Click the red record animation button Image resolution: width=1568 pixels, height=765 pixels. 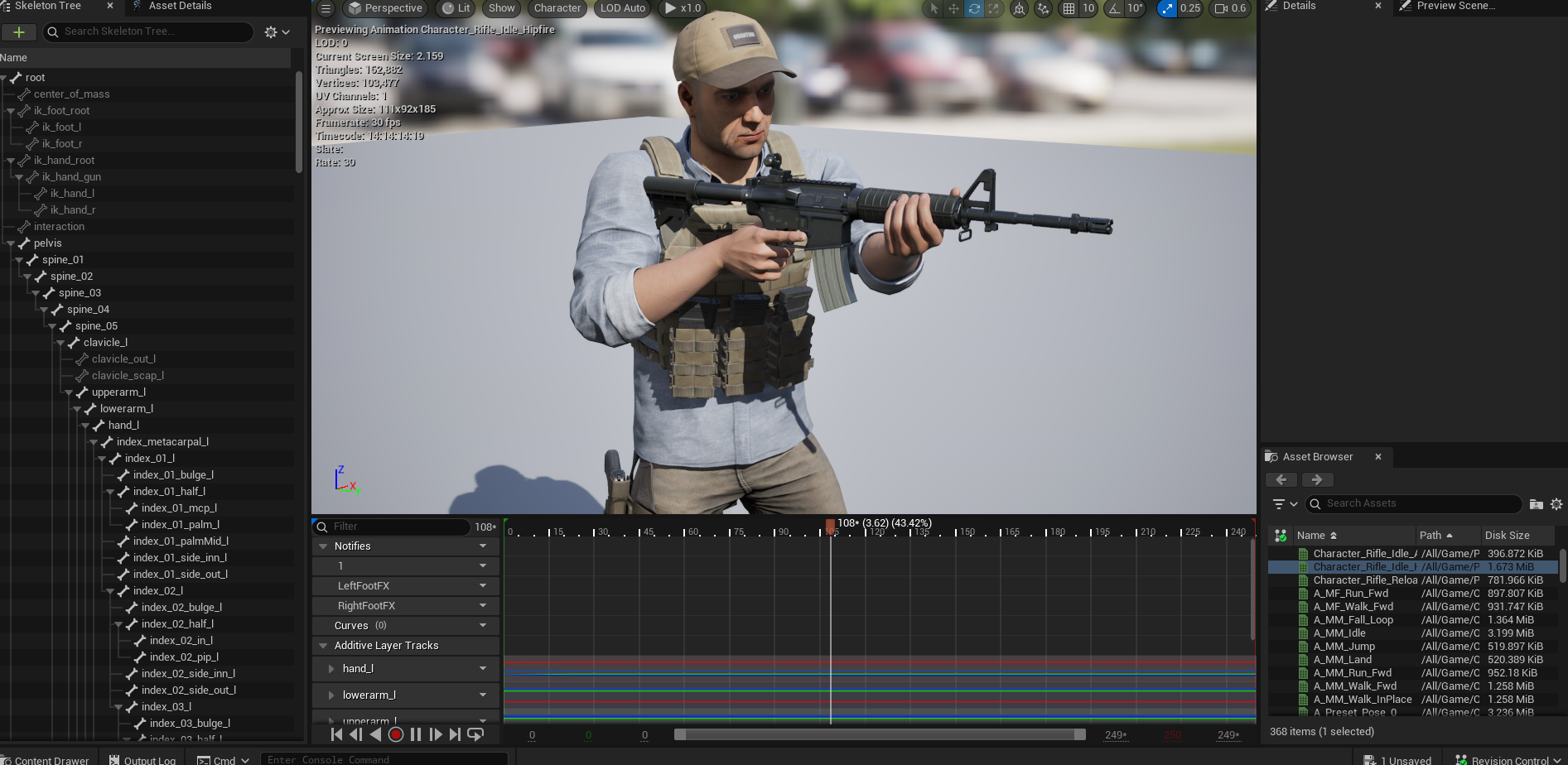click(x=396, y=734)
